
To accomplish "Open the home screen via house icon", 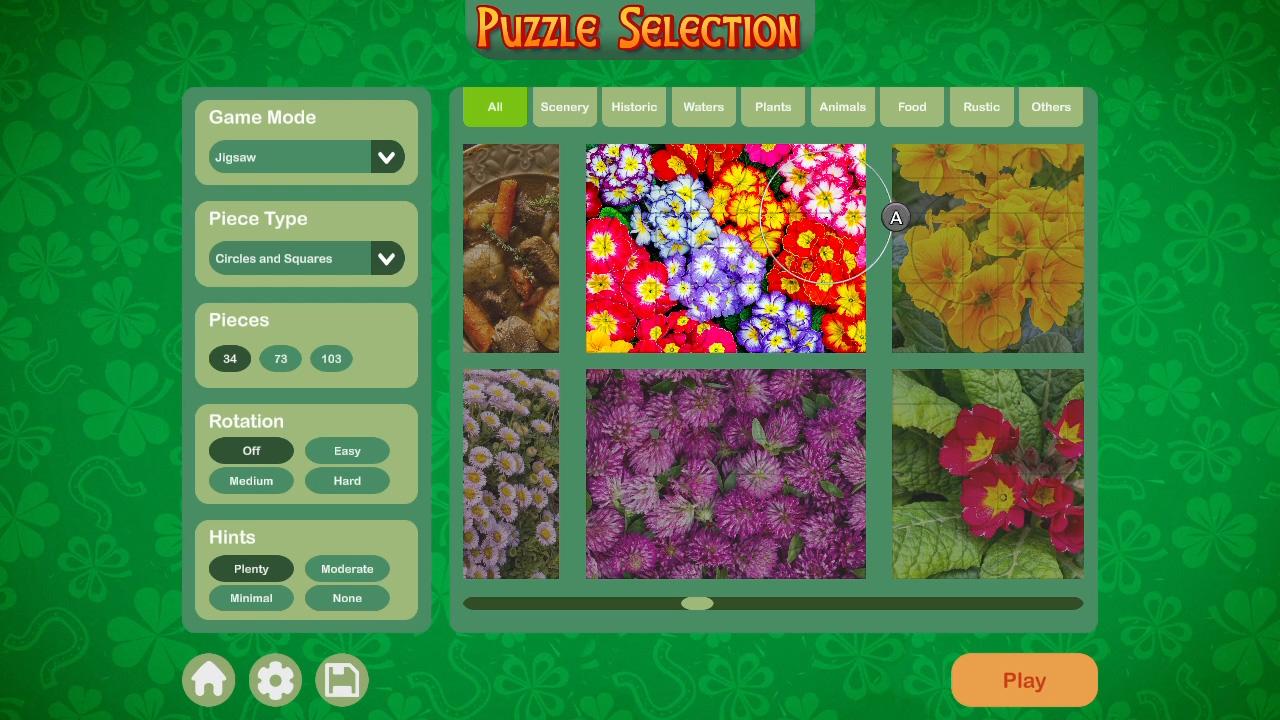I will [x=209, y=679].
